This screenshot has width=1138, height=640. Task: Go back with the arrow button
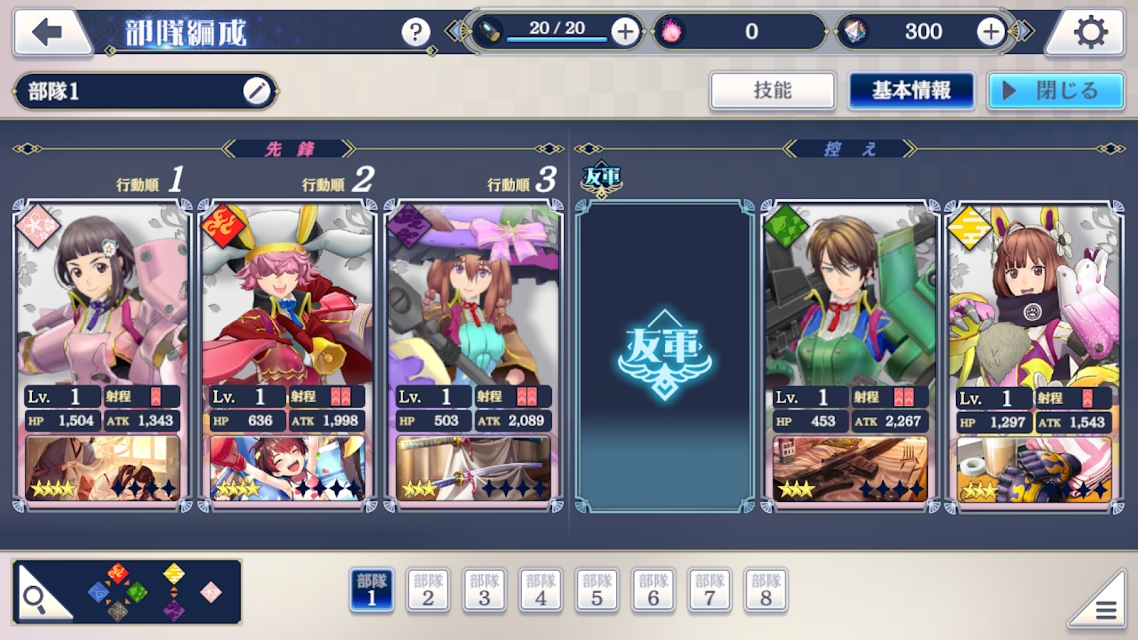coord(48,32)
